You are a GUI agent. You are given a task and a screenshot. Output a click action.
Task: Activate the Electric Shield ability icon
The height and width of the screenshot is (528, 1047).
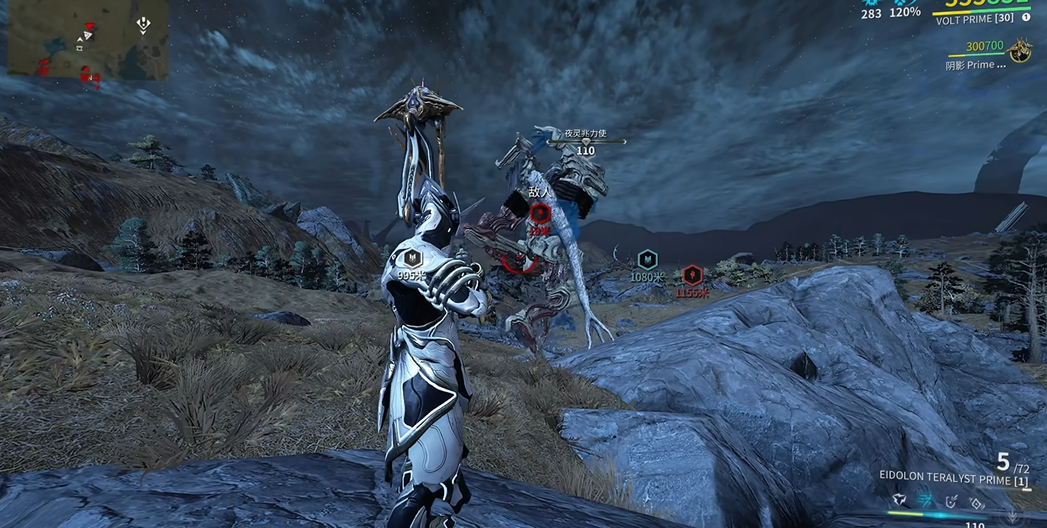click(952, 500)
